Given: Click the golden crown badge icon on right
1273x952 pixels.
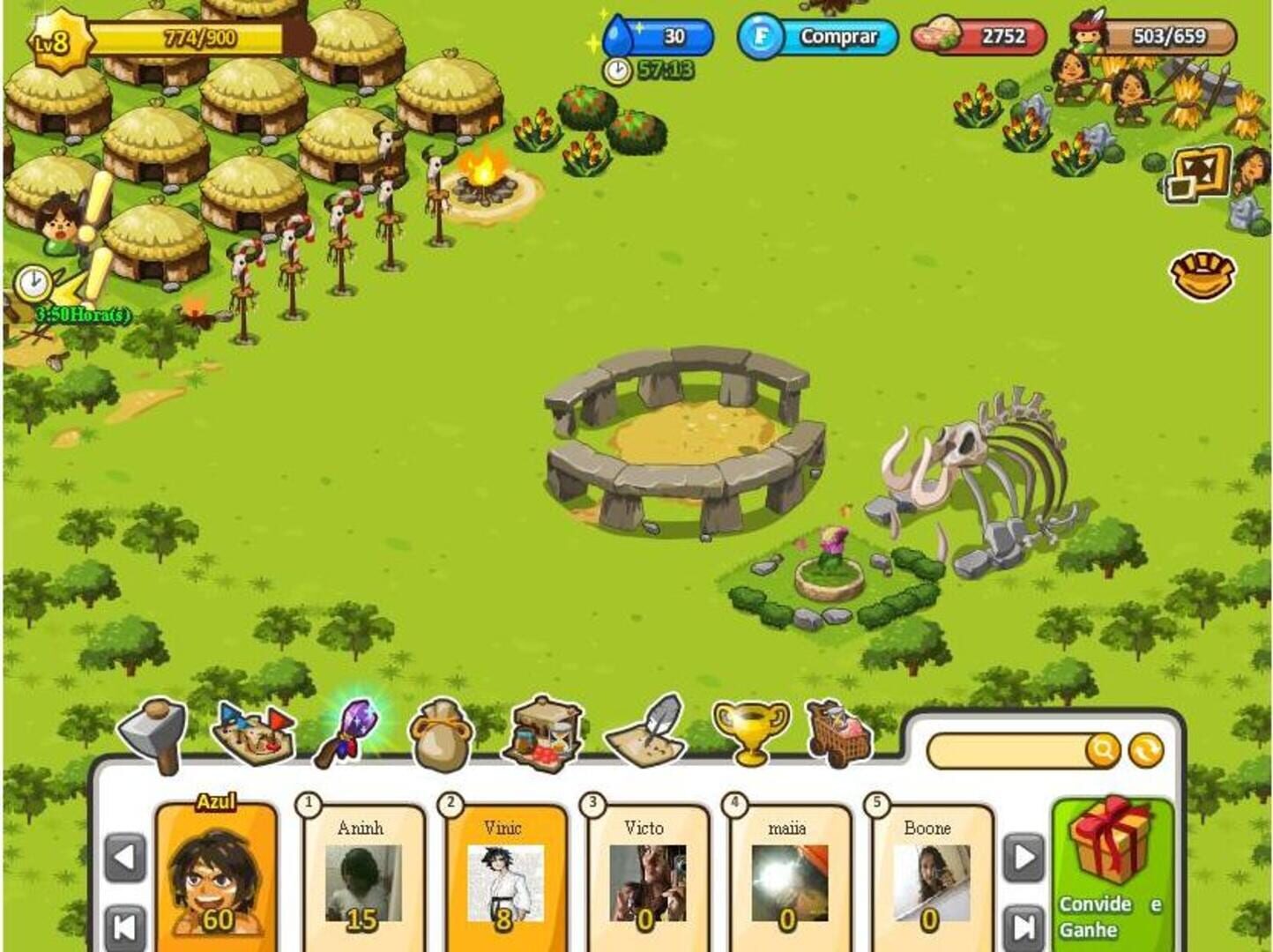Looking at the screenshot, I should click(1202, 270).
